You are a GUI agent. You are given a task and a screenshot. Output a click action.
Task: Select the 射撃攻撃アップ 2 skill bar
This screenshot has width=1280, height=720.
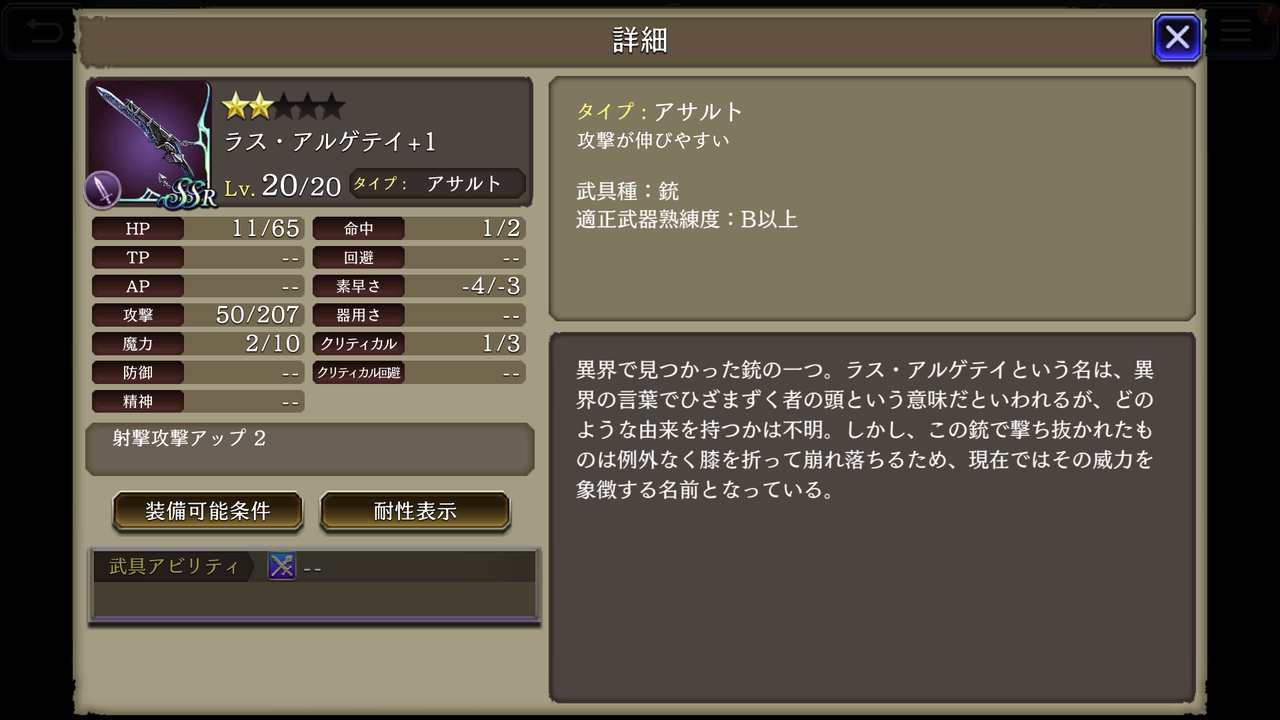pyautogui.click(x=308, y=448)
